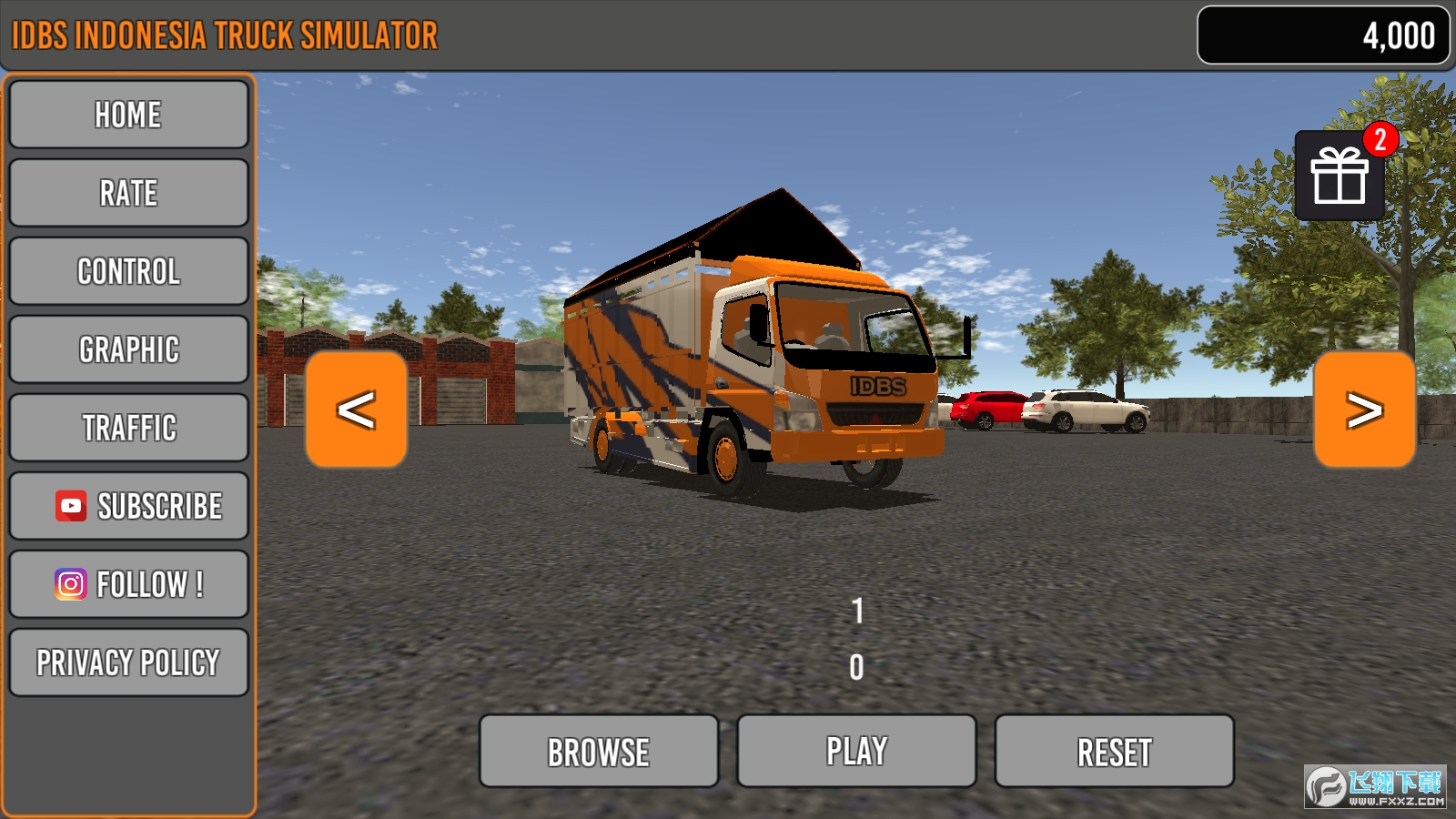This screenshot has width=1456, height=819.
Task: Click the truck index number 1
Action: [854, 608]
